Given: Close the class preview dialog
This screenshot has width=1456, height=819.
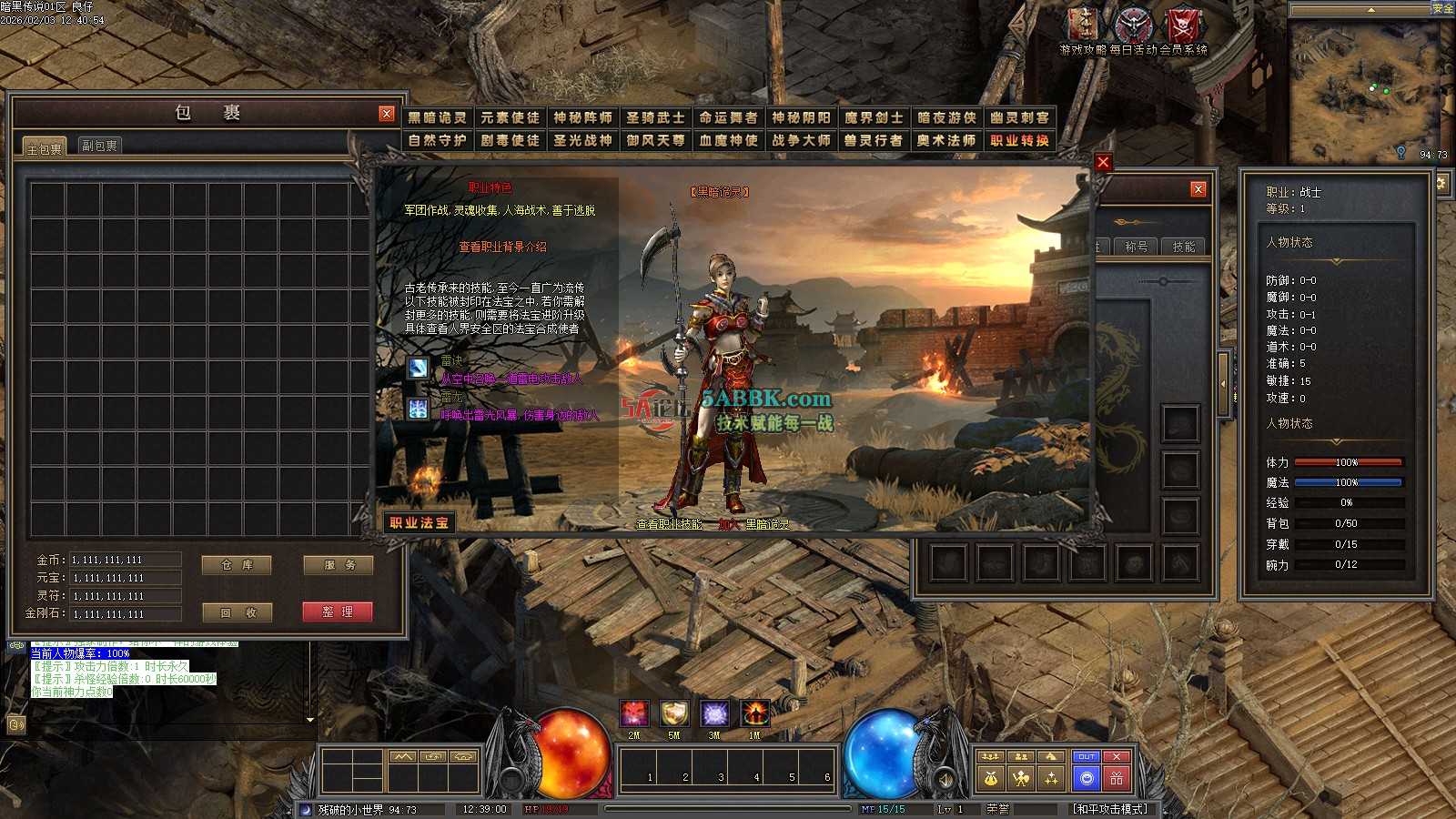Looking at the screenshot, I should pos(1103,162).
